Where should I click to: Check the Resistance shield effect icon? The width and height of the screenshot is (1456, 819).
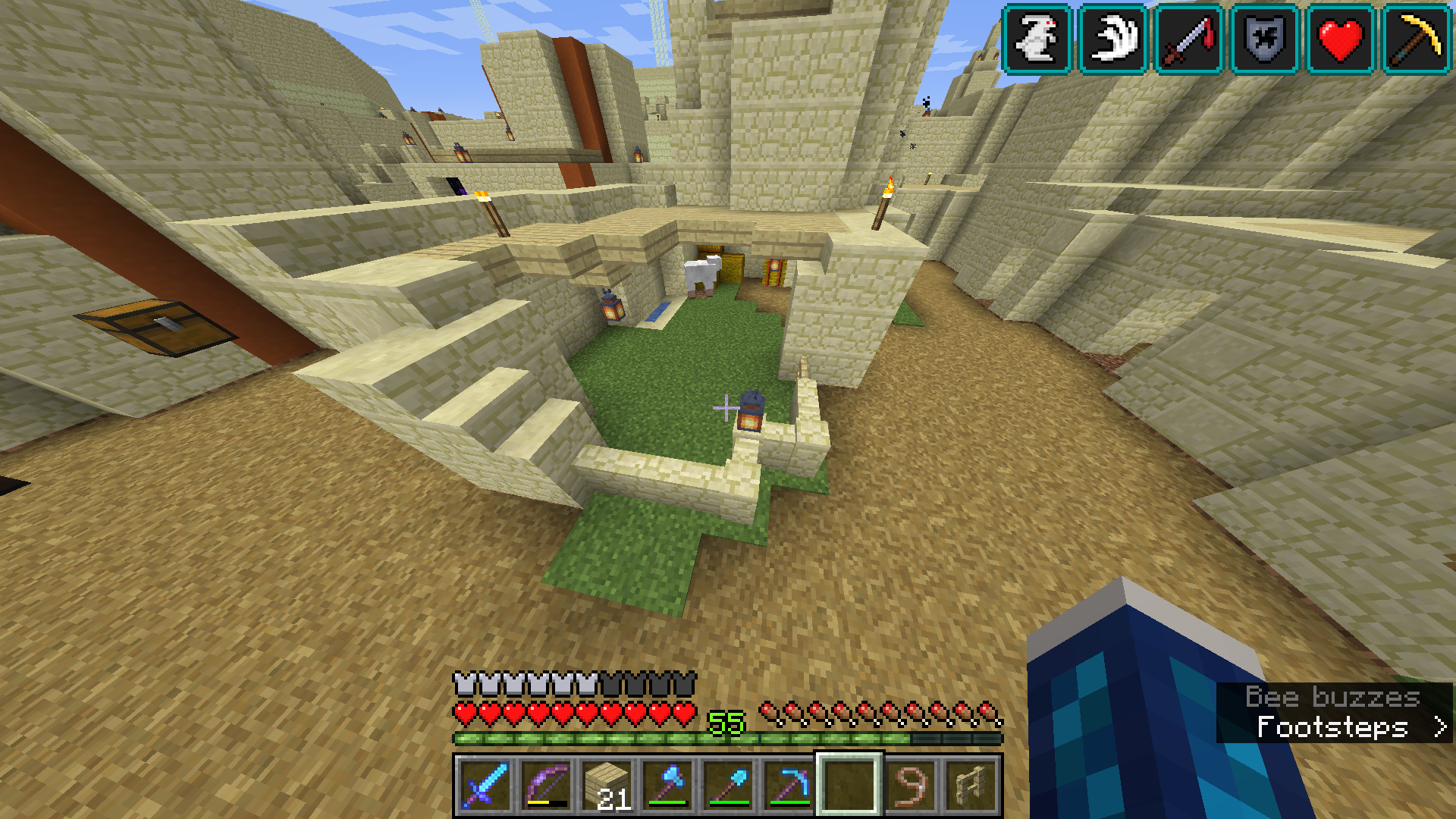click(1264, 39)
